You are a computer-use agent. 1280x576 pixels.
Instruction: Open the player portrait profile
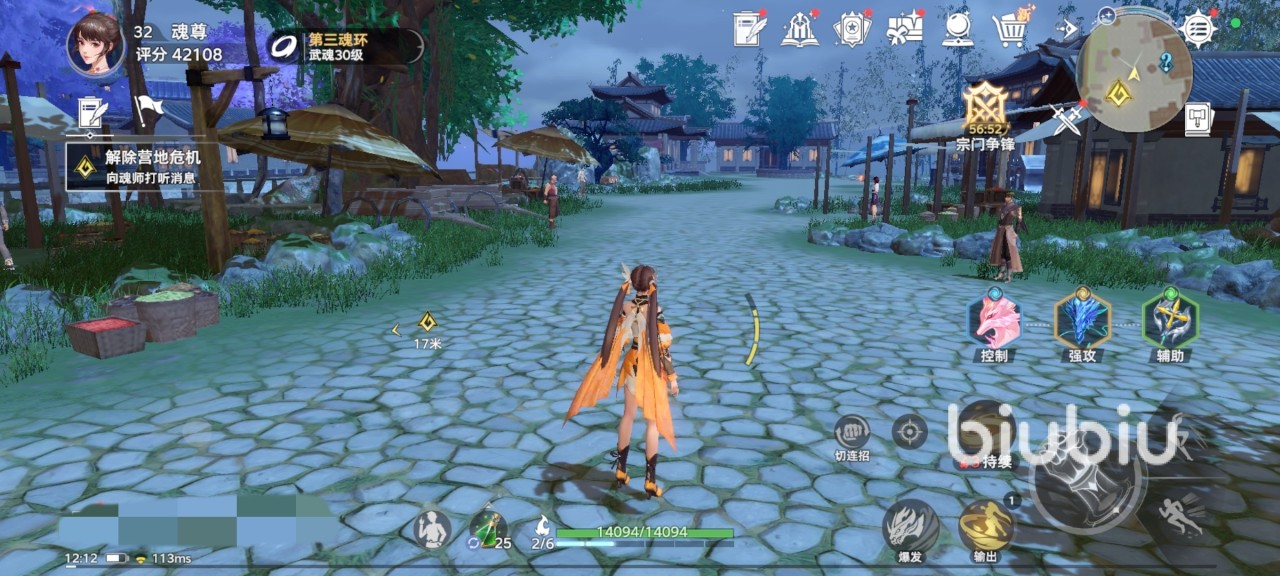point(96,43)
